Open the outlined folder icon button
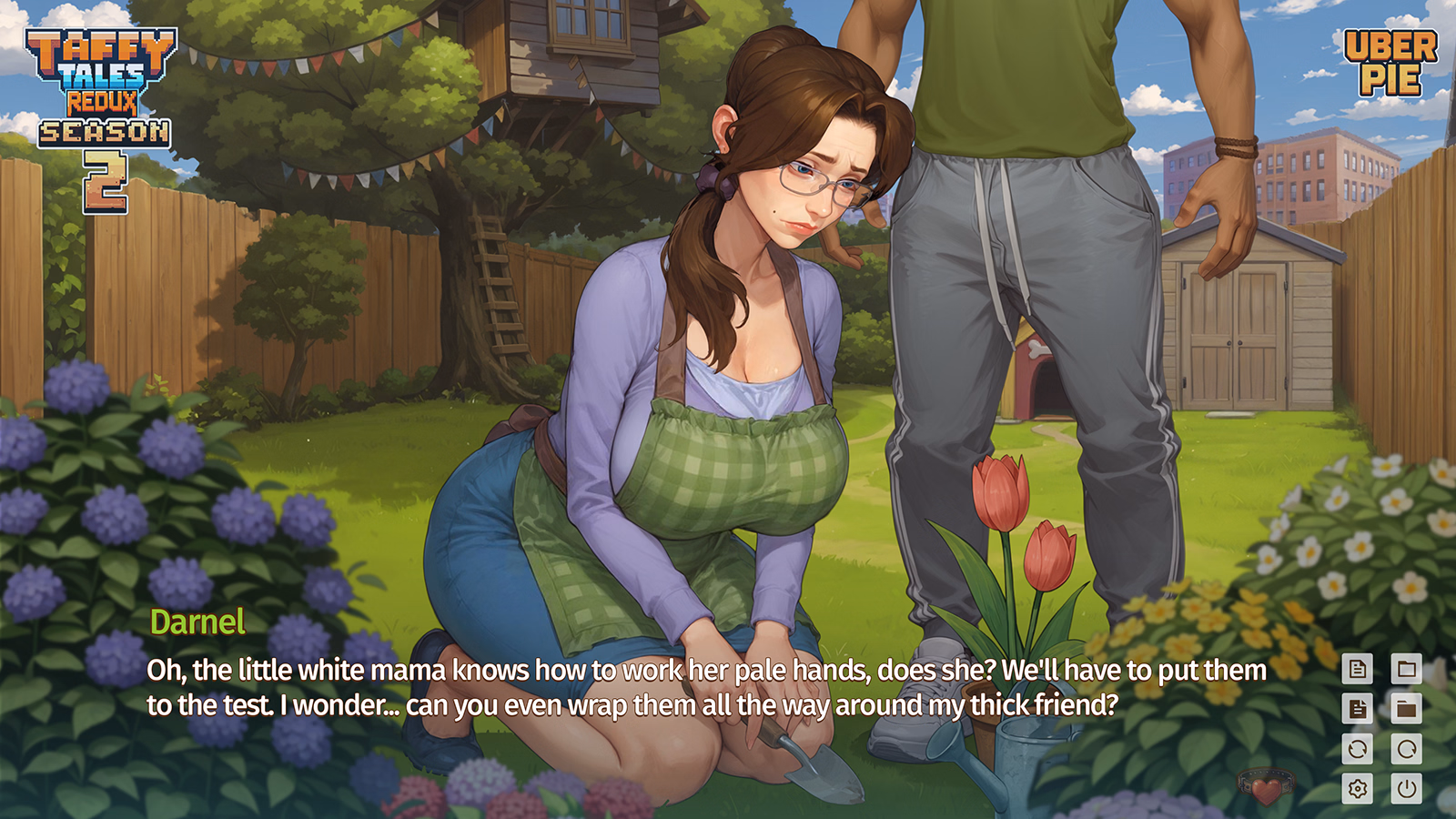The width and height of the screenshot is (1456, 819). (1406, 670)
